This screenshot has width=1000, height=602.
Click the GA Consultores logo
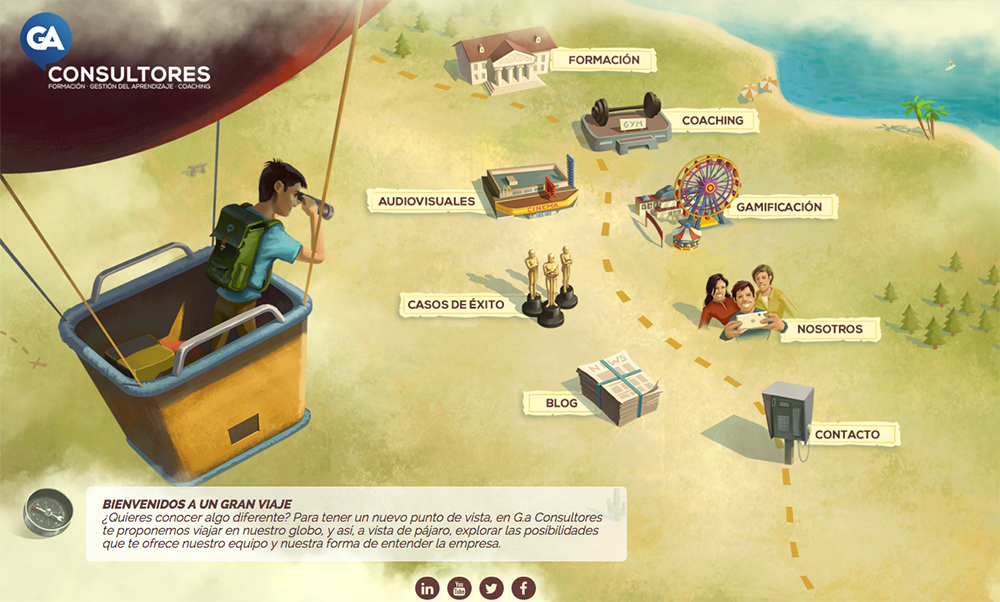tap(114, 55)
